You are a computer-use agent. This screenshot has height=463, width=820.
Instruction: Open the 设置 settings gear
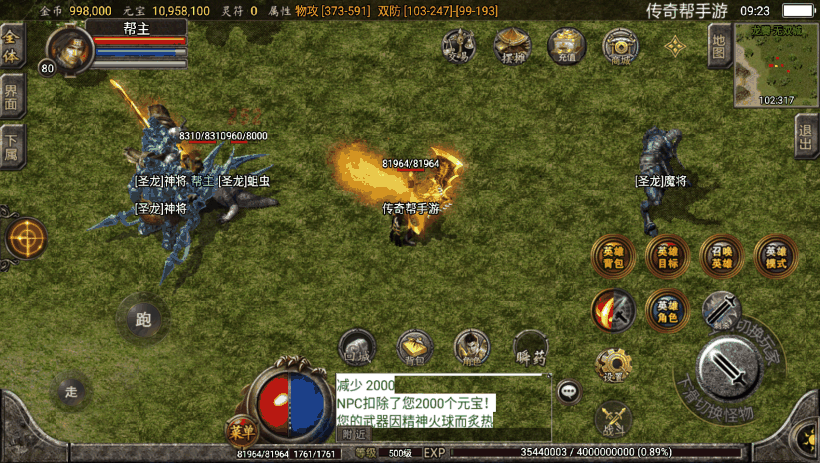[x=613, y=365]
